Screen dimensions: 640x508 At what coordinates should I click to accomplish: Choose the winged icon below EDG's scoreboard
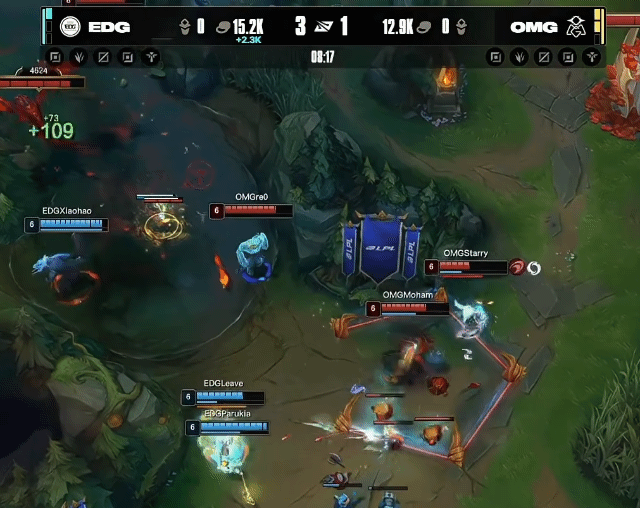[x=150, y=57]
